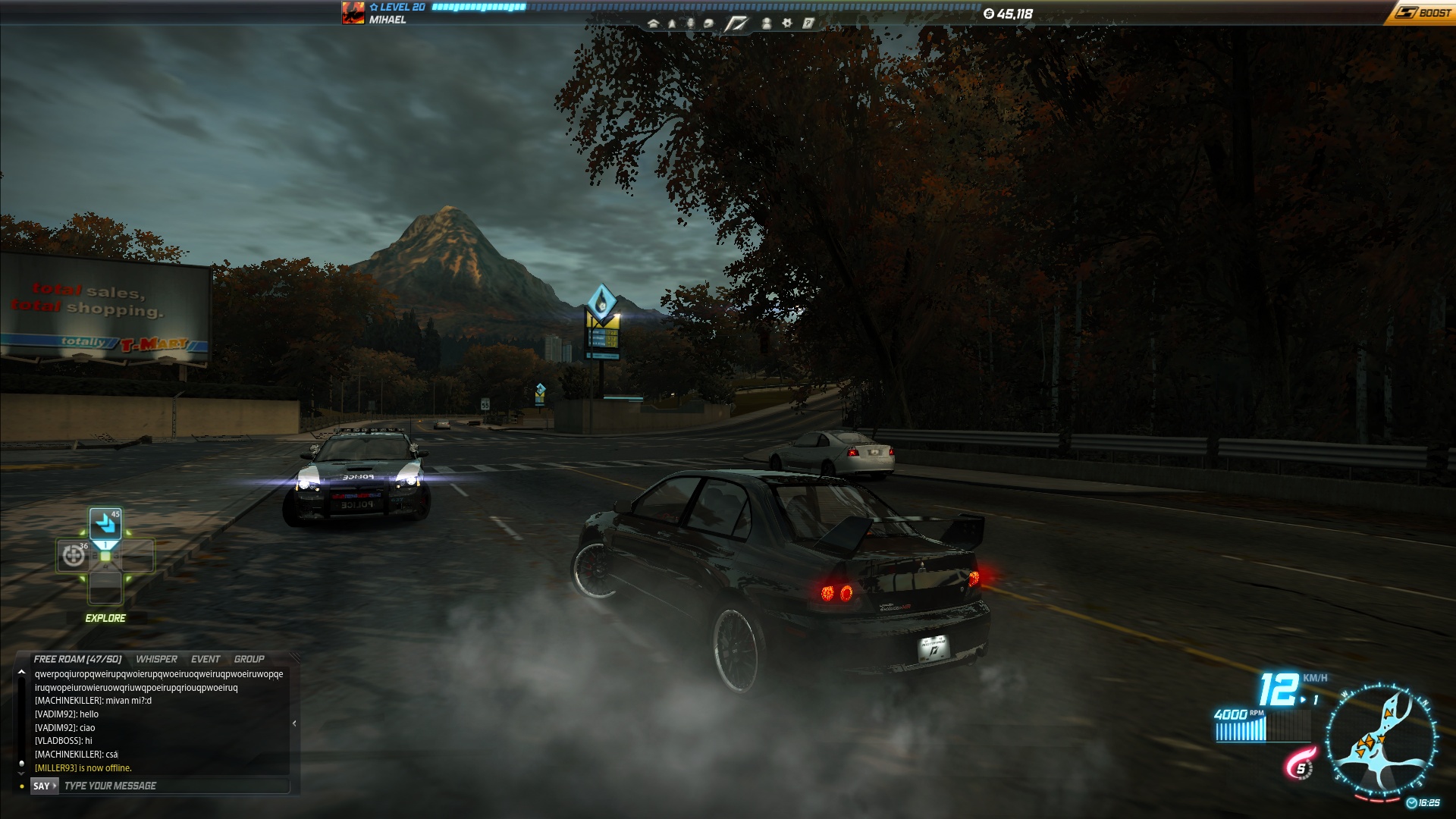This screenshot has width=1456, height=819.
Task: Open the safehouse via the house icon
Action: pos(653,24)
